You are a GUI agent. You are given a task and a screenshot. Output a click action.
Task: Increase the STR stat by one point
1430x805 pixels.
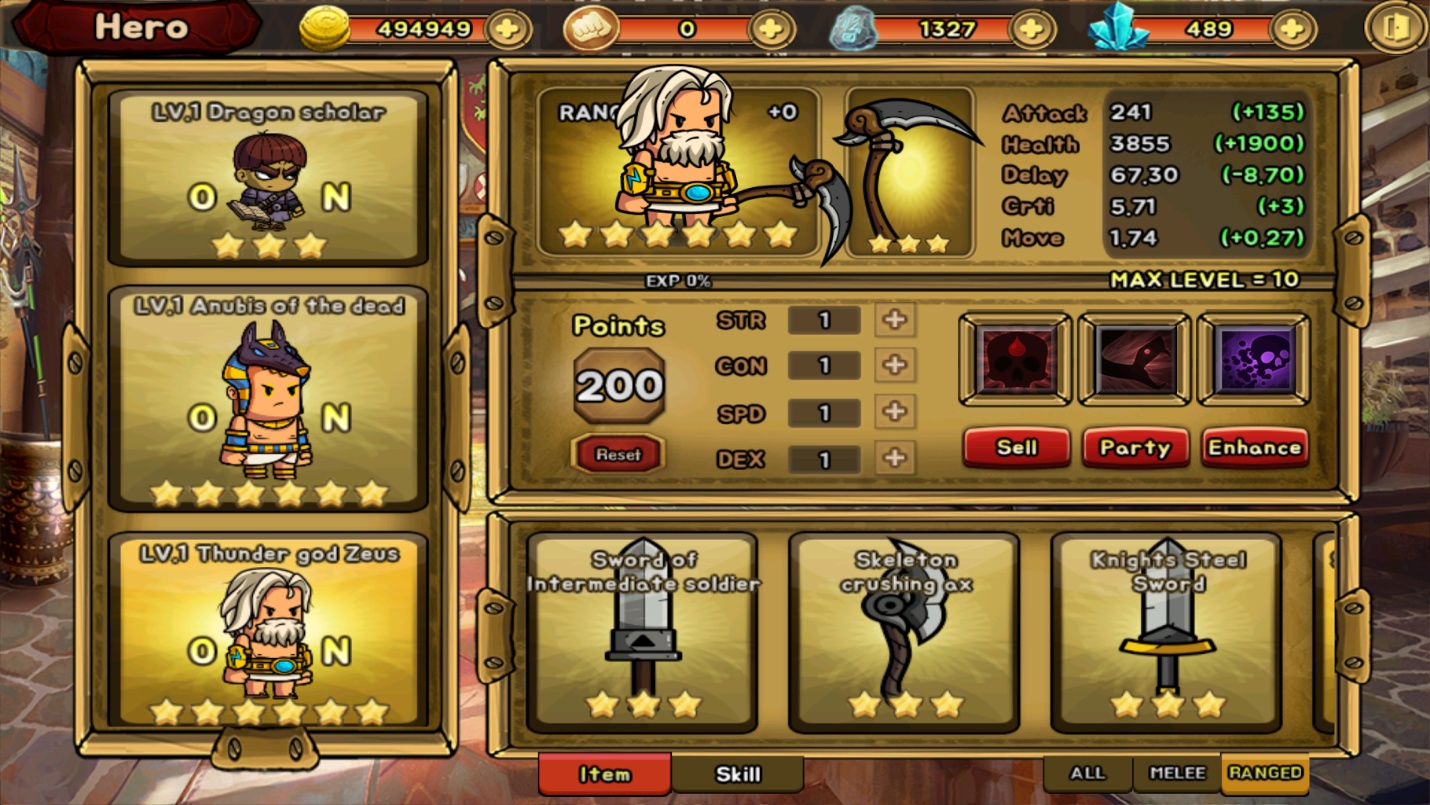point(895,320)
